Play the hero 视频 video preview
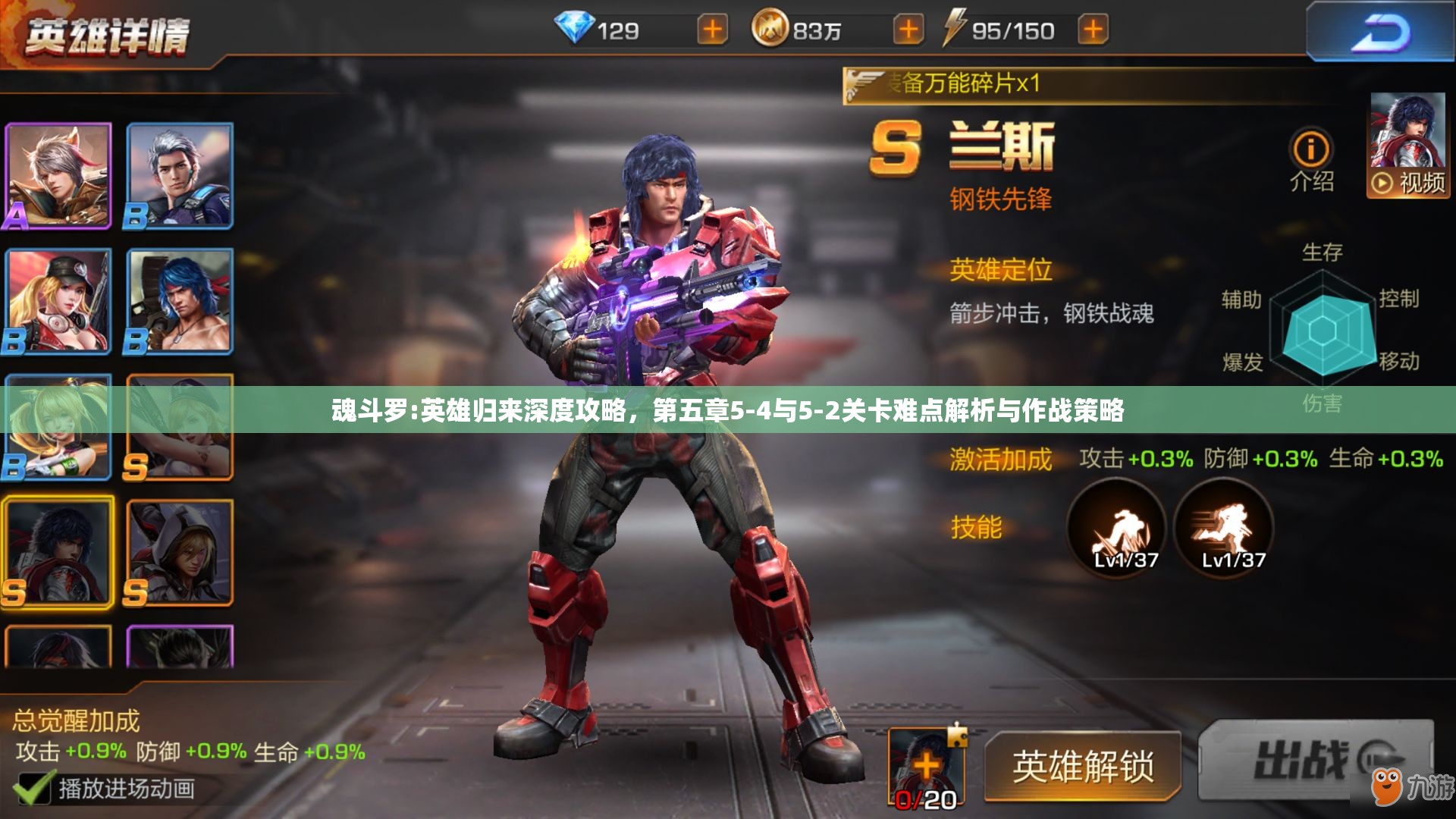 click(1407, 182)
